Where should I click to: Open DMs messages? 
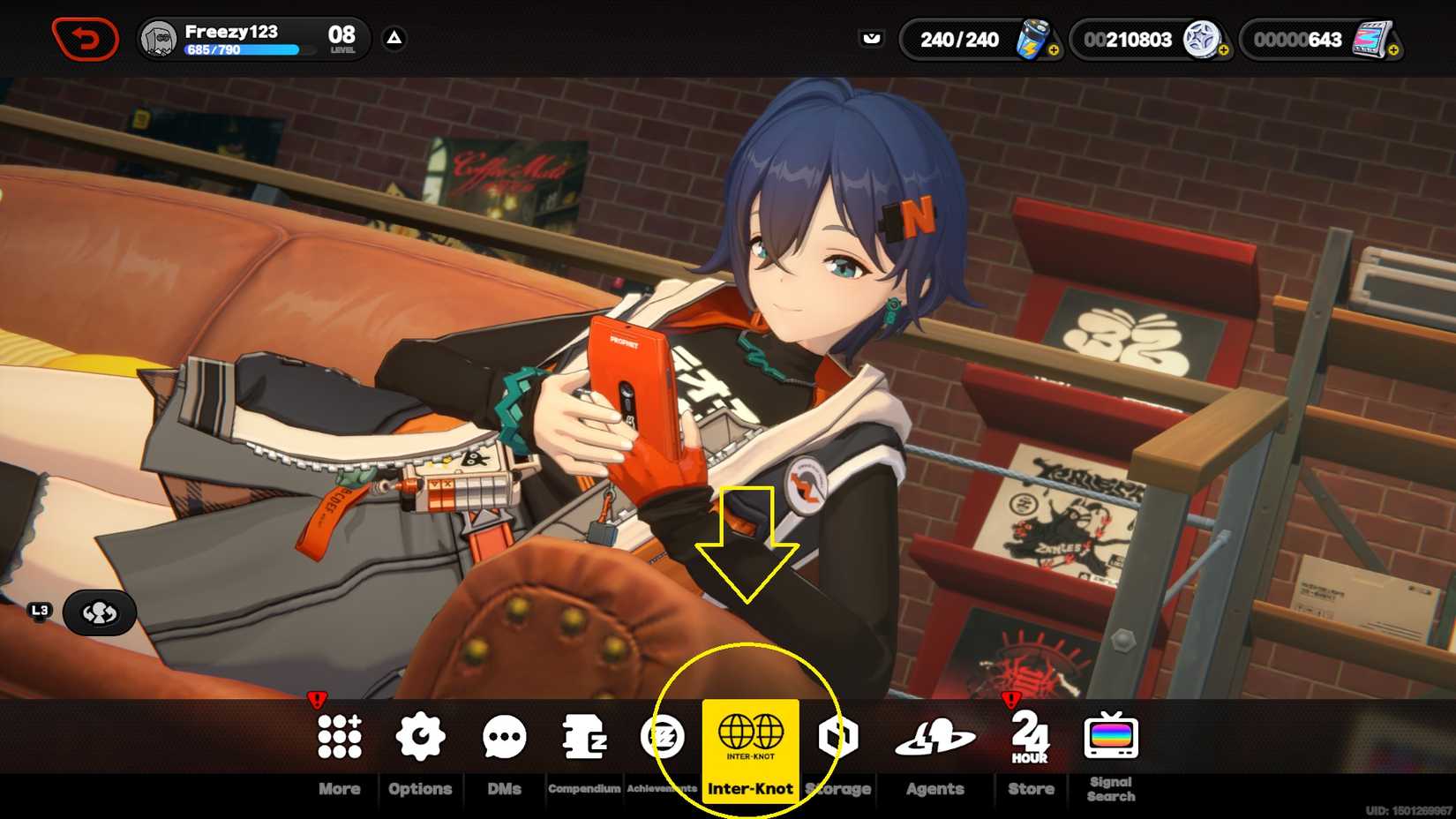[504, 737]
